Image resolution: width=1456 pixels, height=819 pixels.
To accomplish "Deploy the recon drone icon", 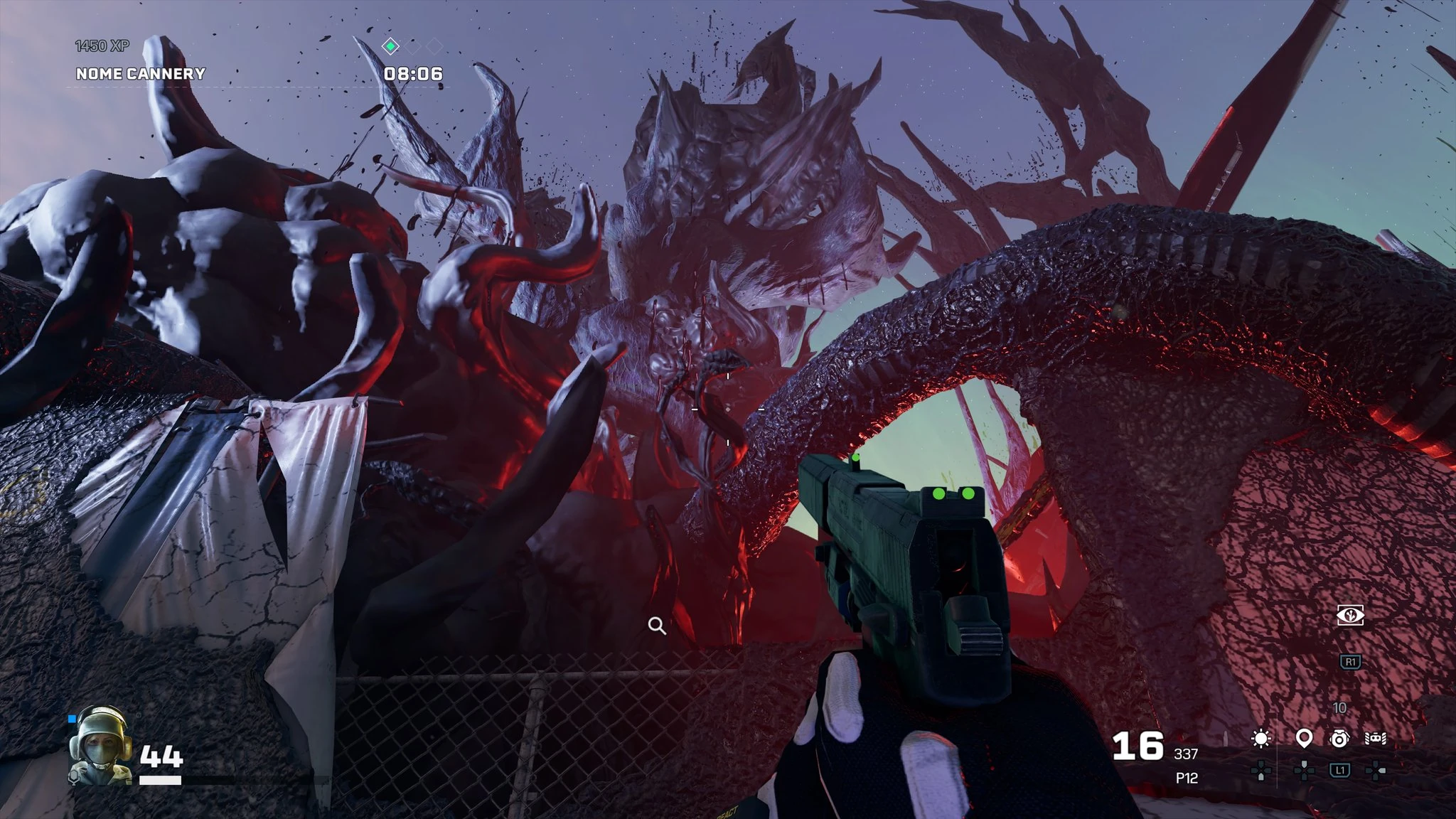I will tap(1376, 739).
